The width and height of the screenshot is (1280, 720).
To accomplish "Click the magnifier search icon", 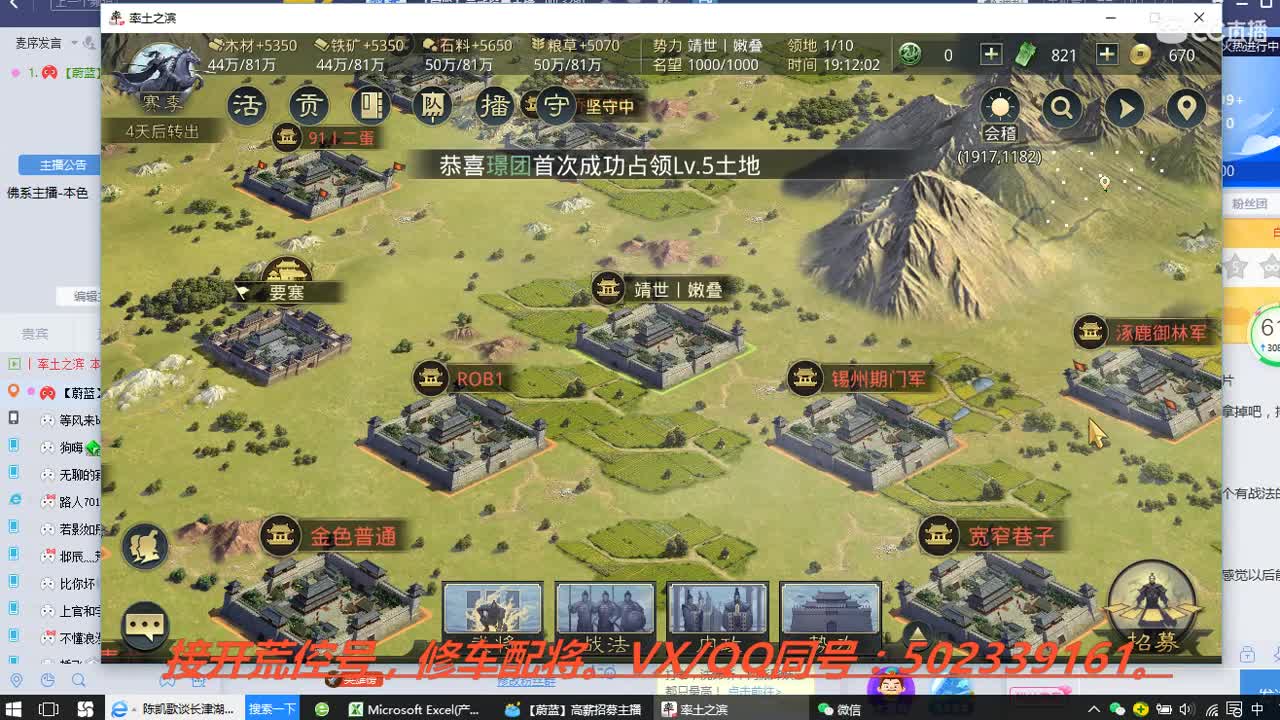I will tap(1063, 107).
